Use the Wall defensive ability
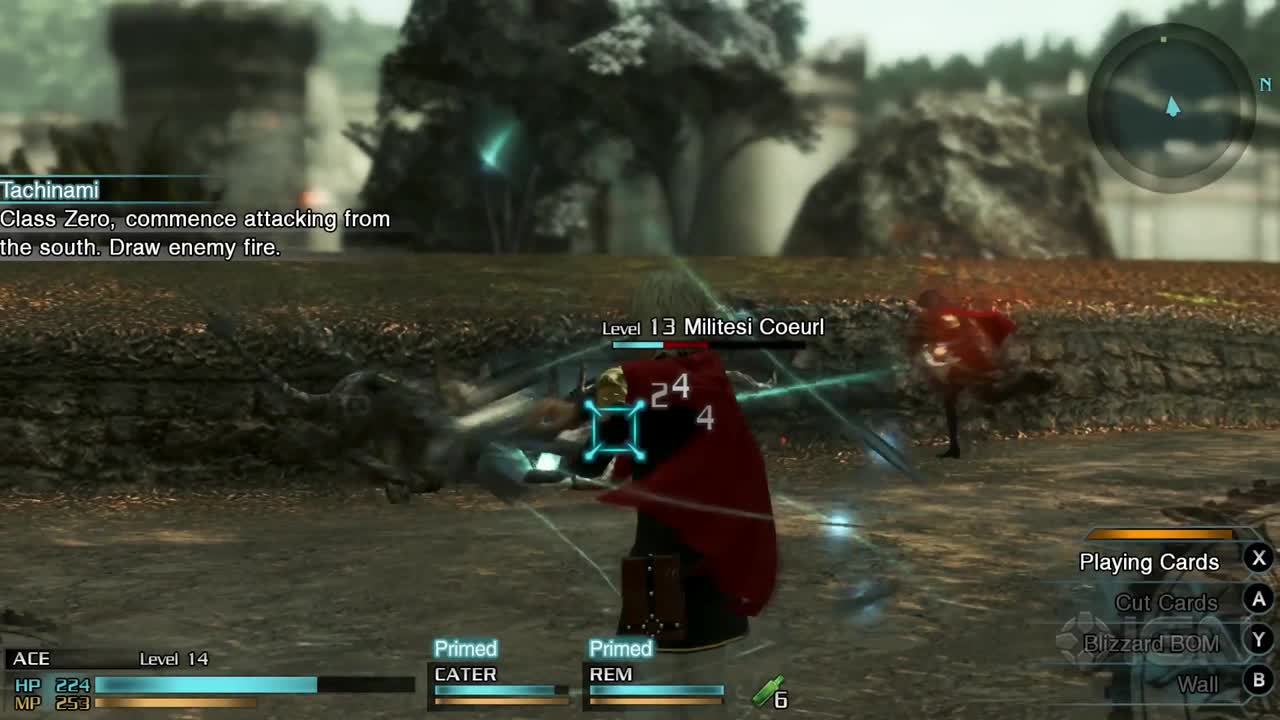The height and width of the screenshot is (720, 1280). point(1197,684)
